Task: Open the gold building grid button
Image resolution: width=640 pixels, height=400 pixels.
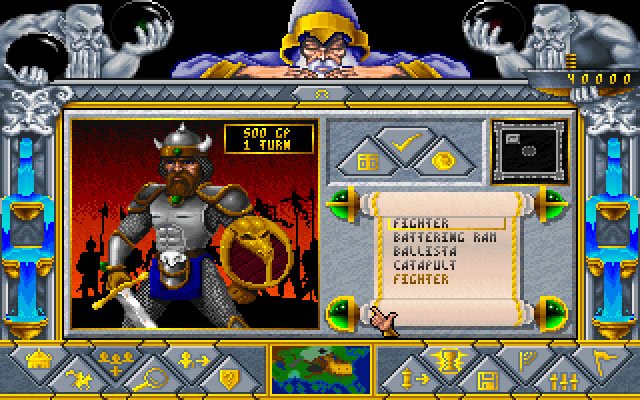Action: coord(367,161)
